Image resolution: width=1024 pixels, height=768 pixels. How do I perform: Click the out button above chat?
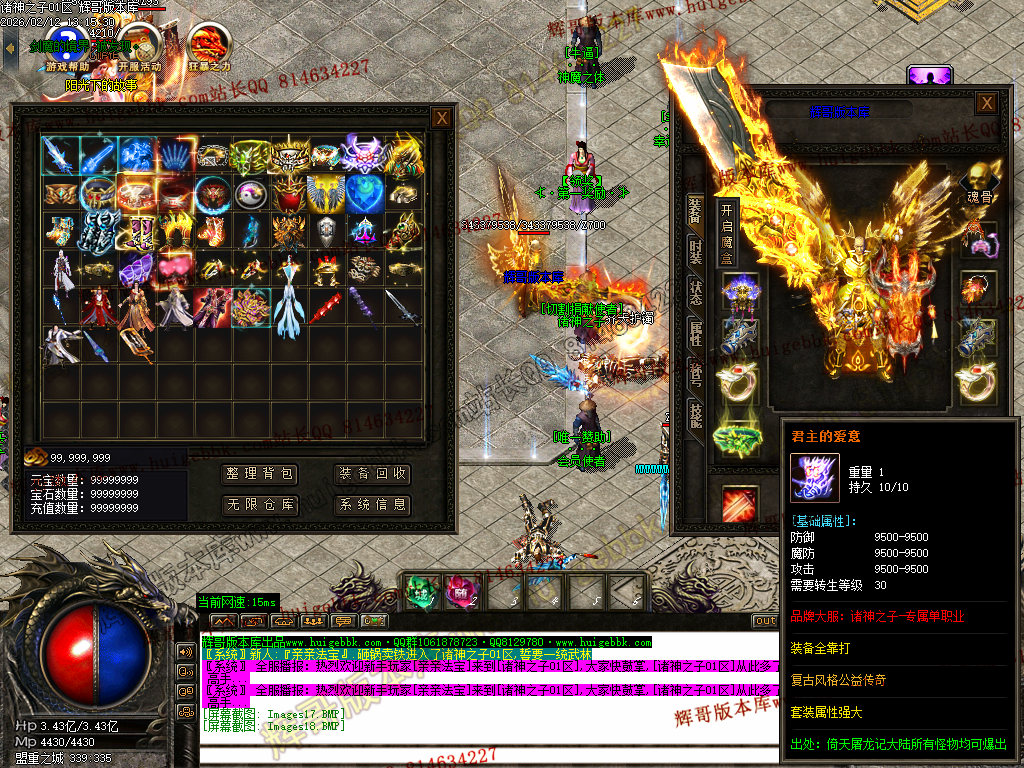tap(764, 621)
